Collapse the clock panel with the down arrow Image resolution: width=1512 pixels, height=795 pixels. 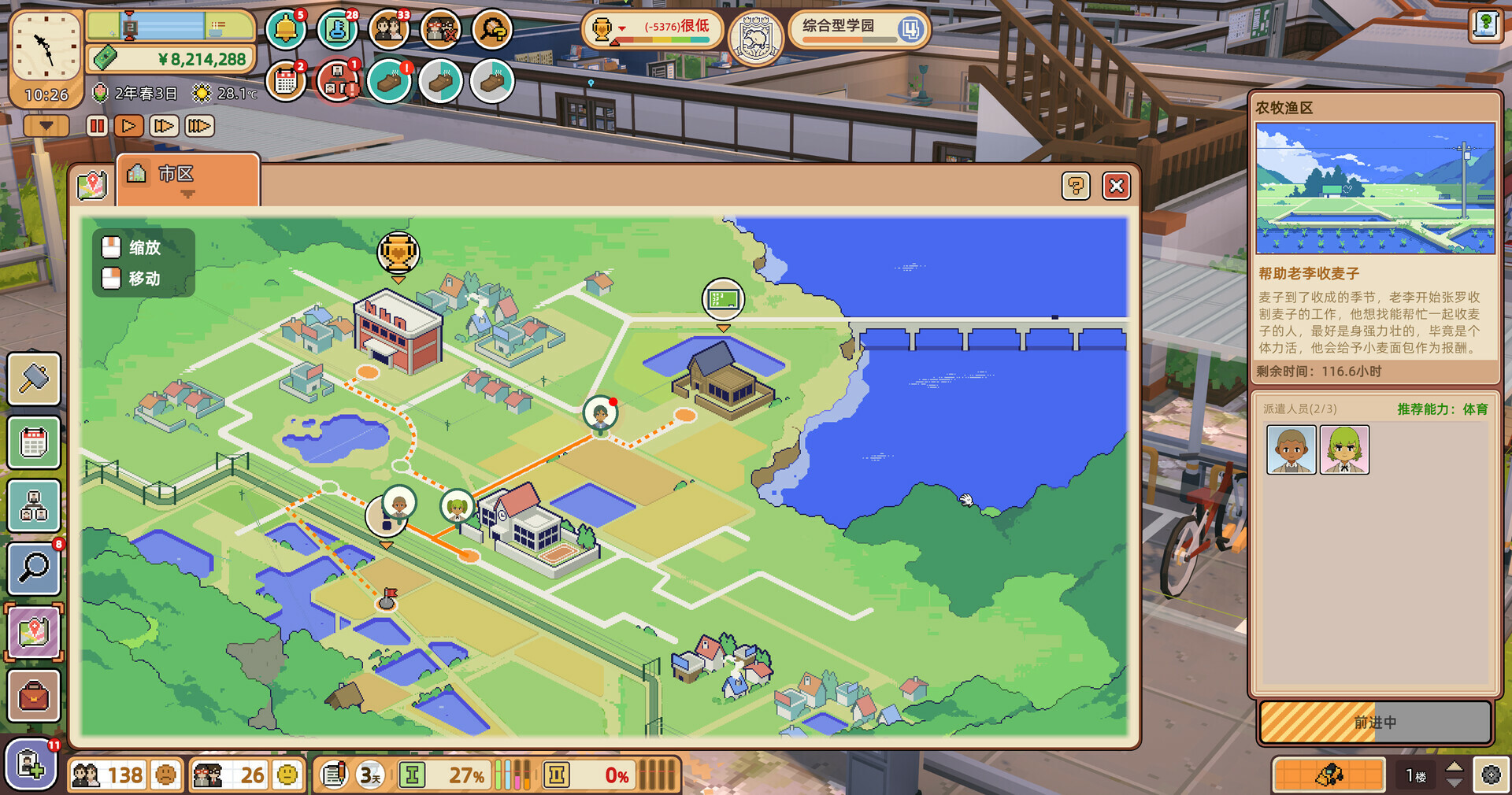pyautogui.click(x=45, y=125)
